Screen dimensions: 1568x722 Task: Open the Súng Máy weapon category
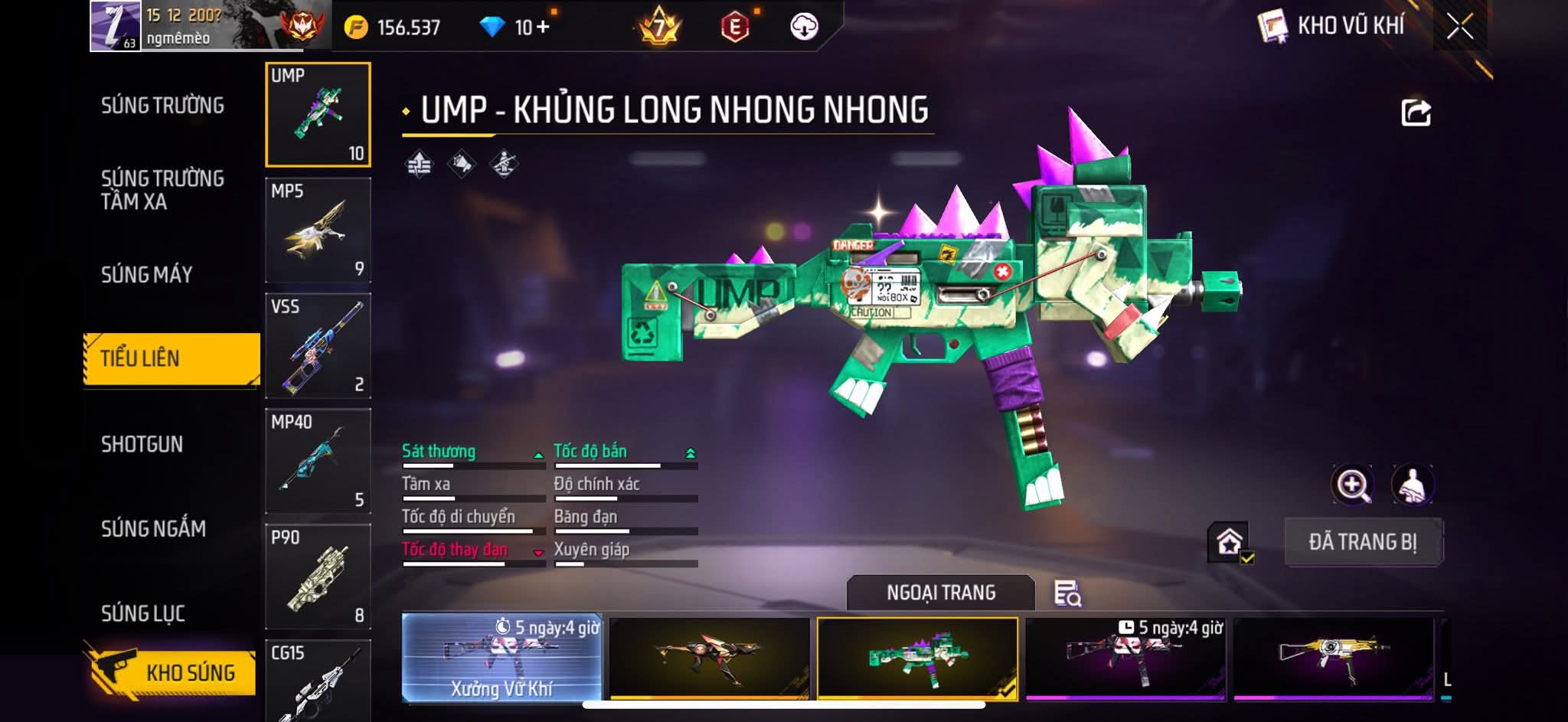147,275
